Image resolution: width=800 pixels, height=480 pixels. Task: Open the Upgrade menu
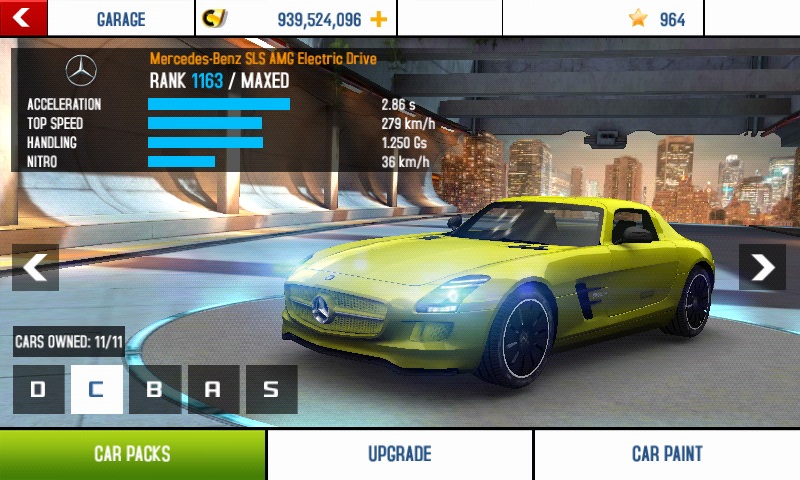click(x=399, y=454)
